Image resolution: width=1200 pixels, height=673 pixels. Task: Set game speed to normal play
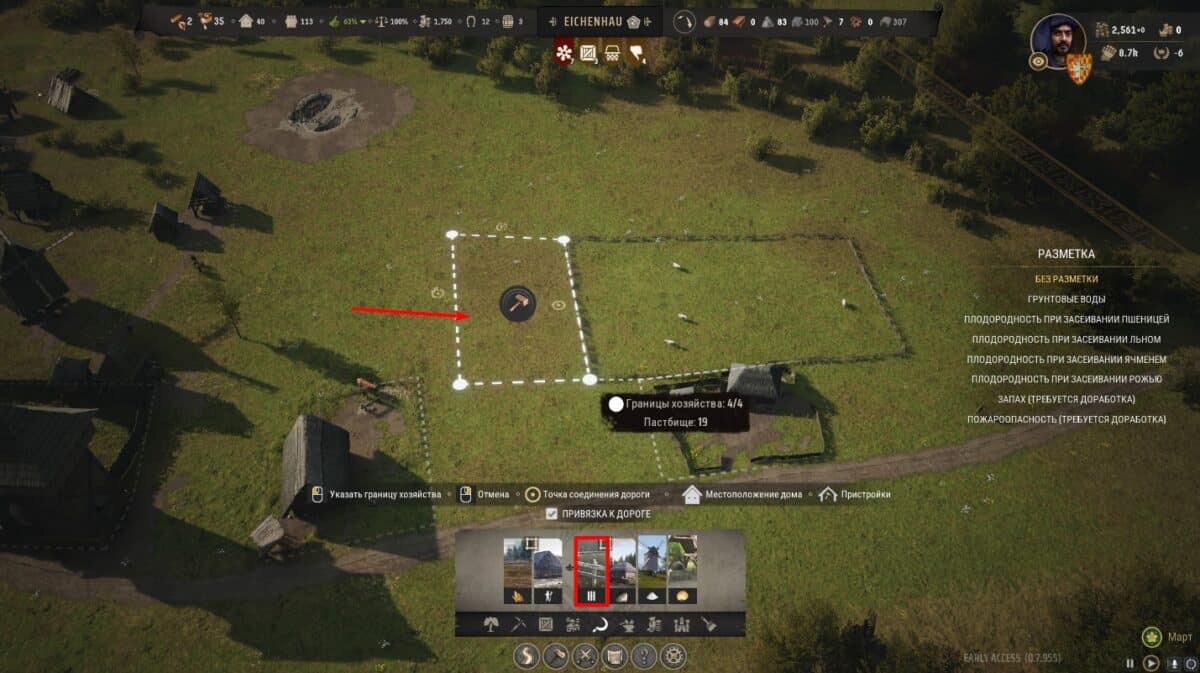point(1151,662)
